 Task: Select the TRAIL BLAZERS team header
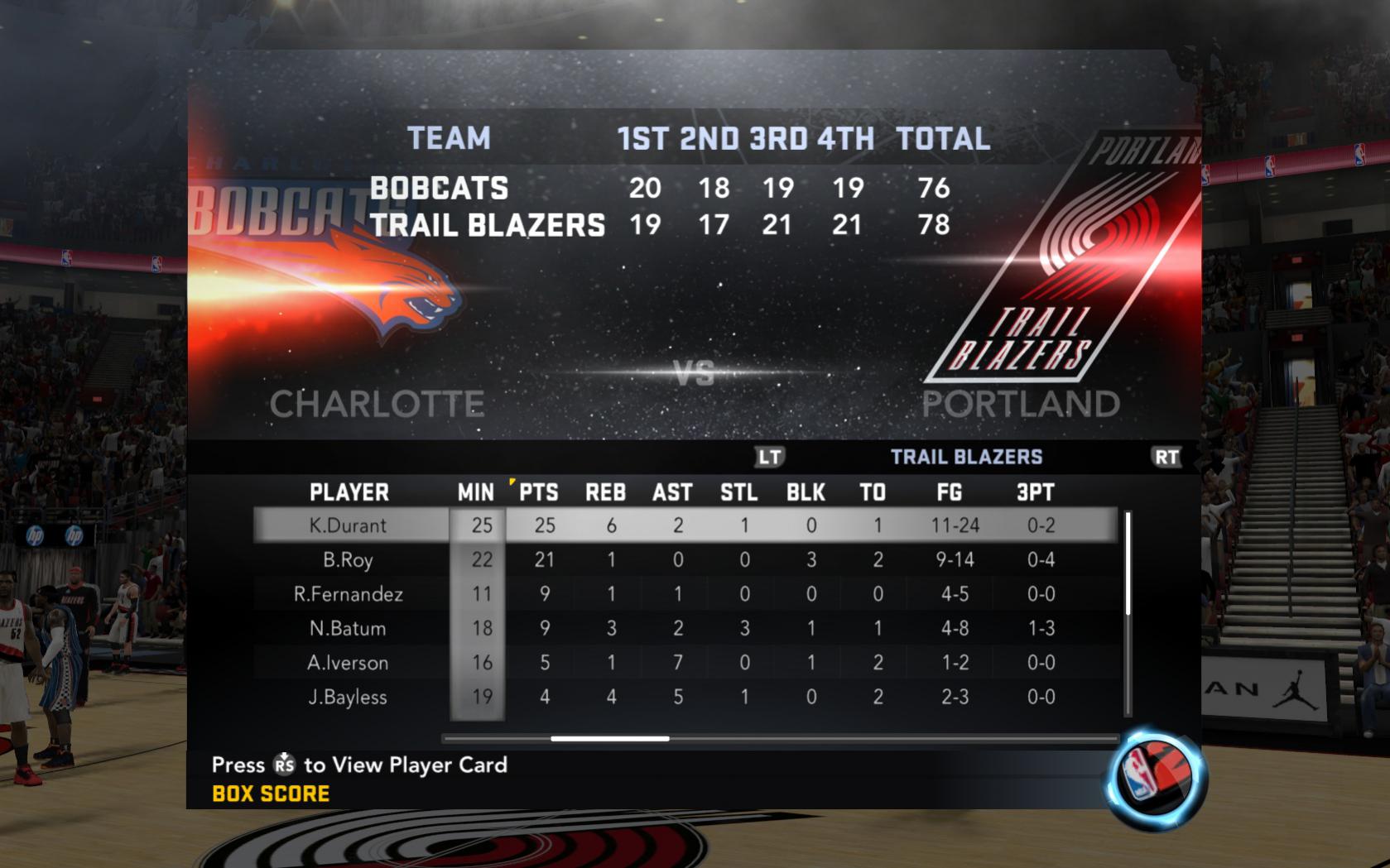(965, 456)
